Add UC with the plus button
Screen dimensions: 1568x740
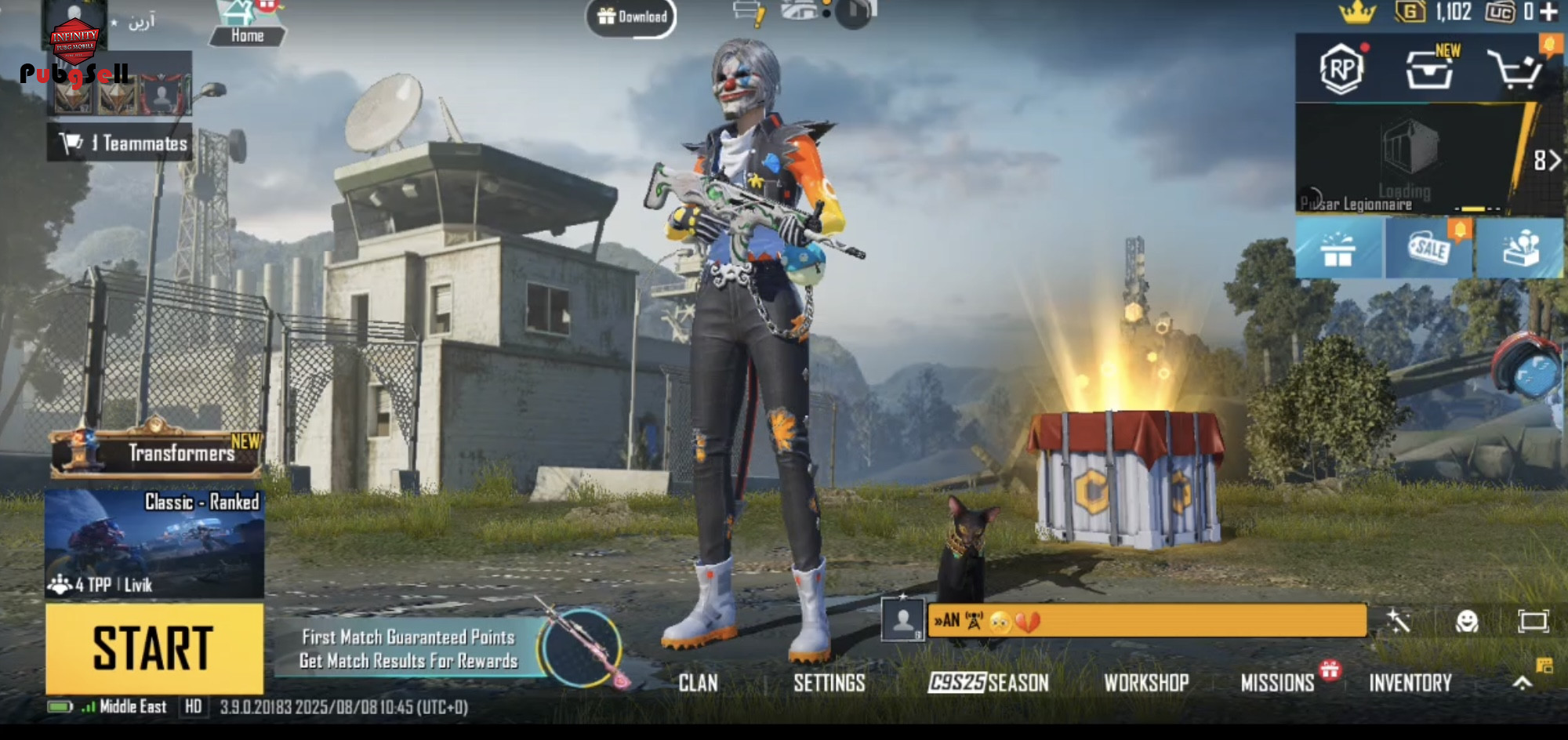pos(1548,12)
